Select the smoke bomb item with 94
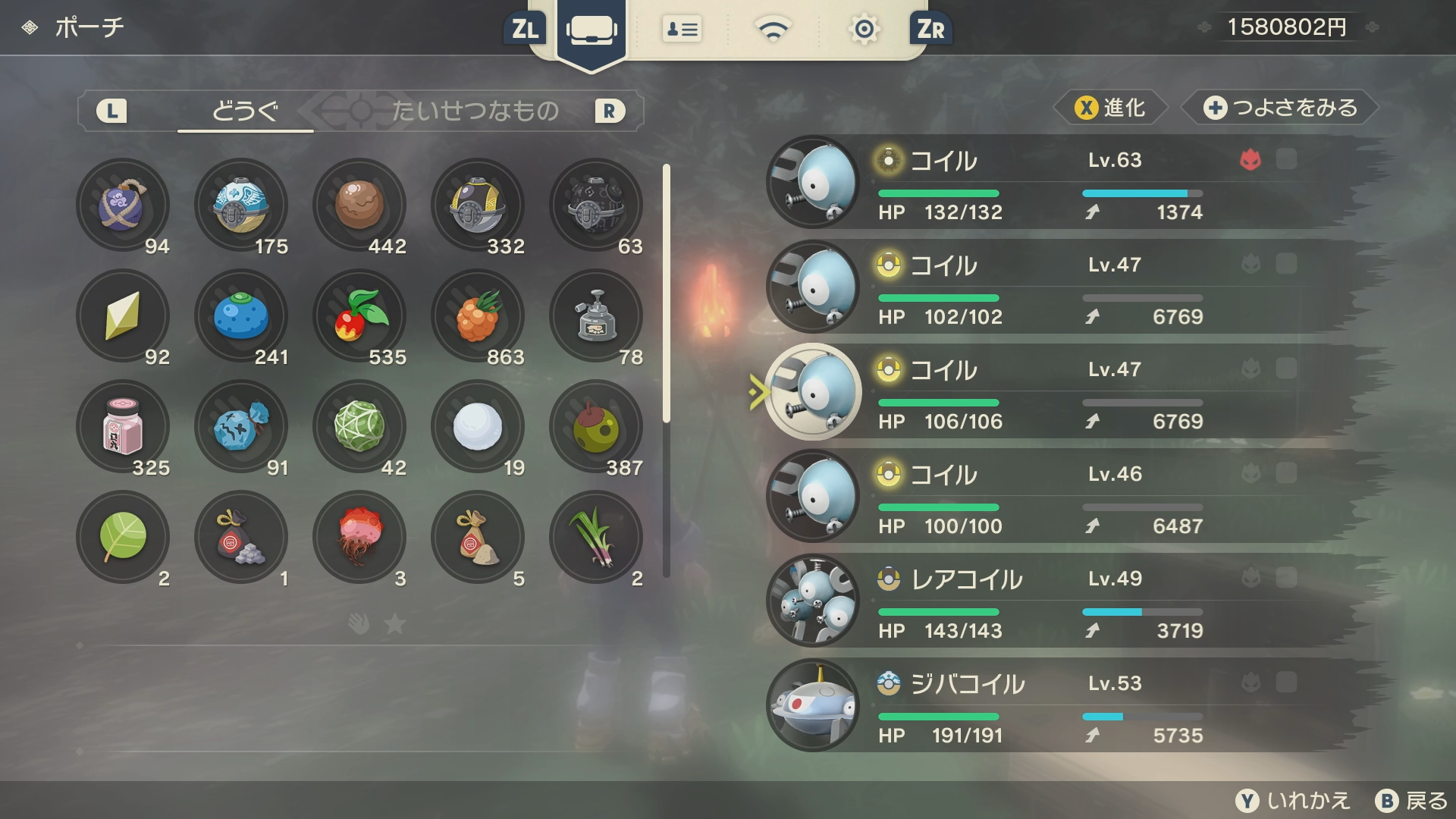 coord(123,206)
